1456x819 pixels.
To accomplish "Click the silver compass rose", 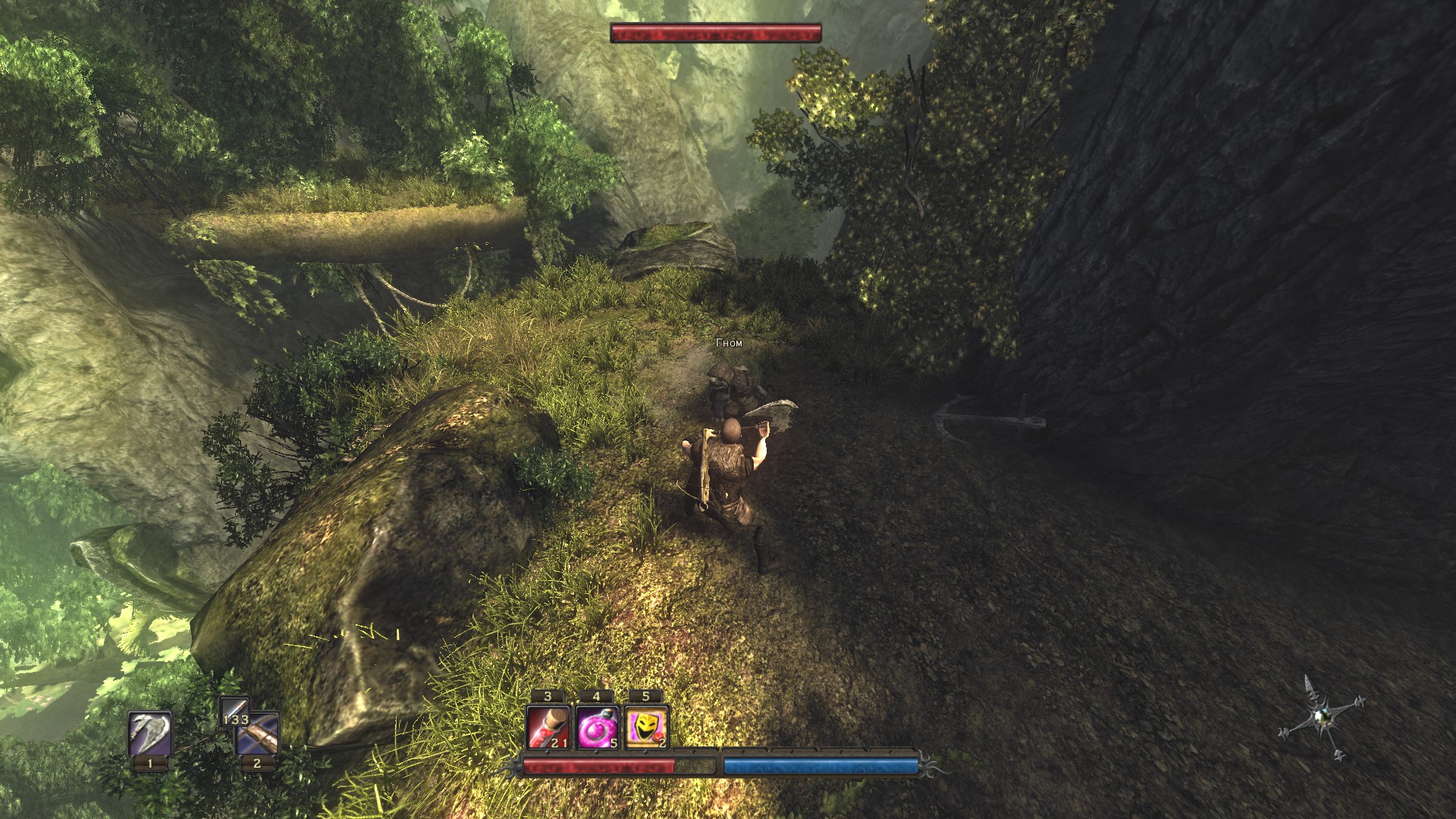I will pos(1320,717).
